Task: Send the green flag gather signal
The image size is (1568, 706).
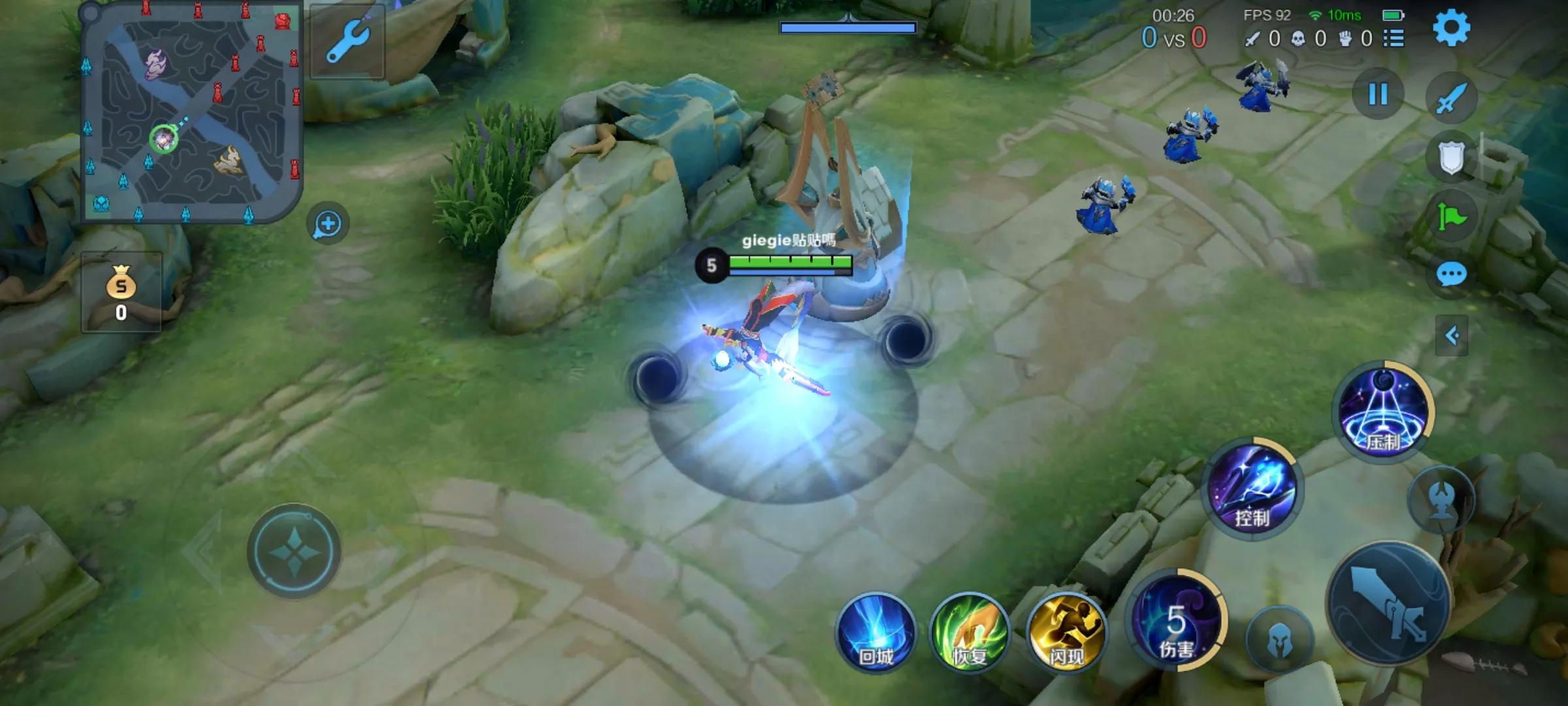Action: coord(1451,216)
